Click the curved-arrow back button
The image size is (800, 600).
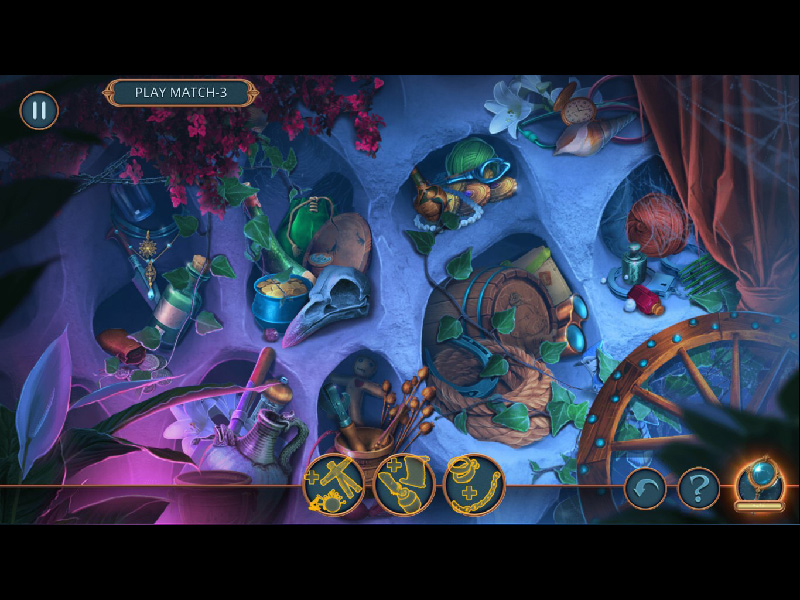point(645,488)
